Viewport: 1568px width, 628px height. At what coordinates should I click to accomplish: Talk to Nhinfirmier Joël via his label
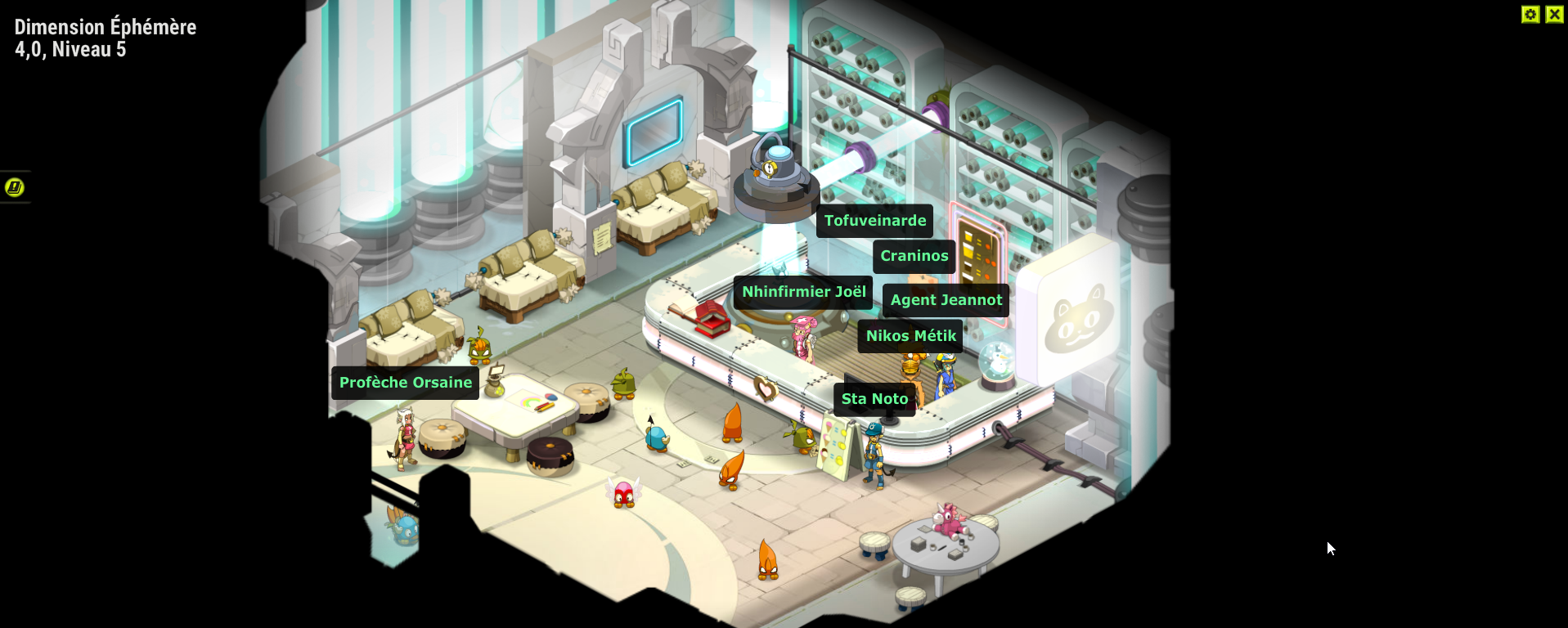(x=802, y=291)
